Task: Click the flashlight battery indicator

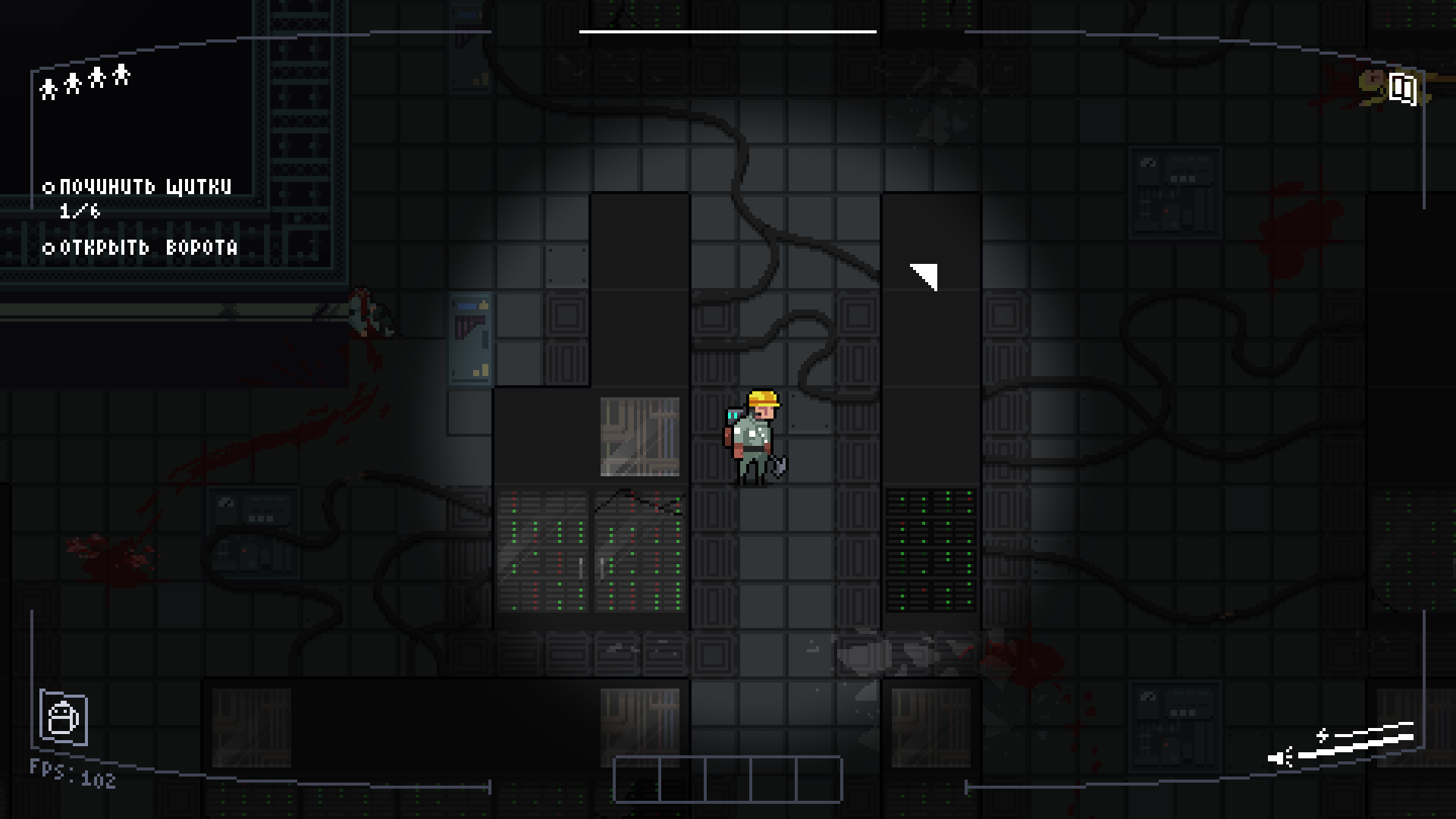Action: click(x=1344, y=745)
